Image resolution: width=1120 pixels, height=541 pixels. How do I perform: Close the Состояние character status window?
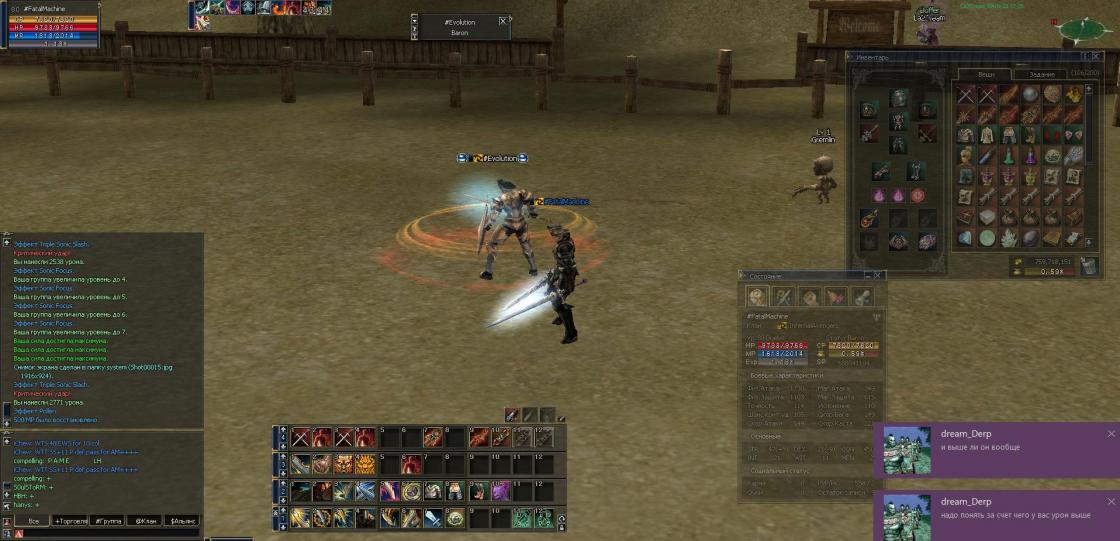(x=879, y=275)
